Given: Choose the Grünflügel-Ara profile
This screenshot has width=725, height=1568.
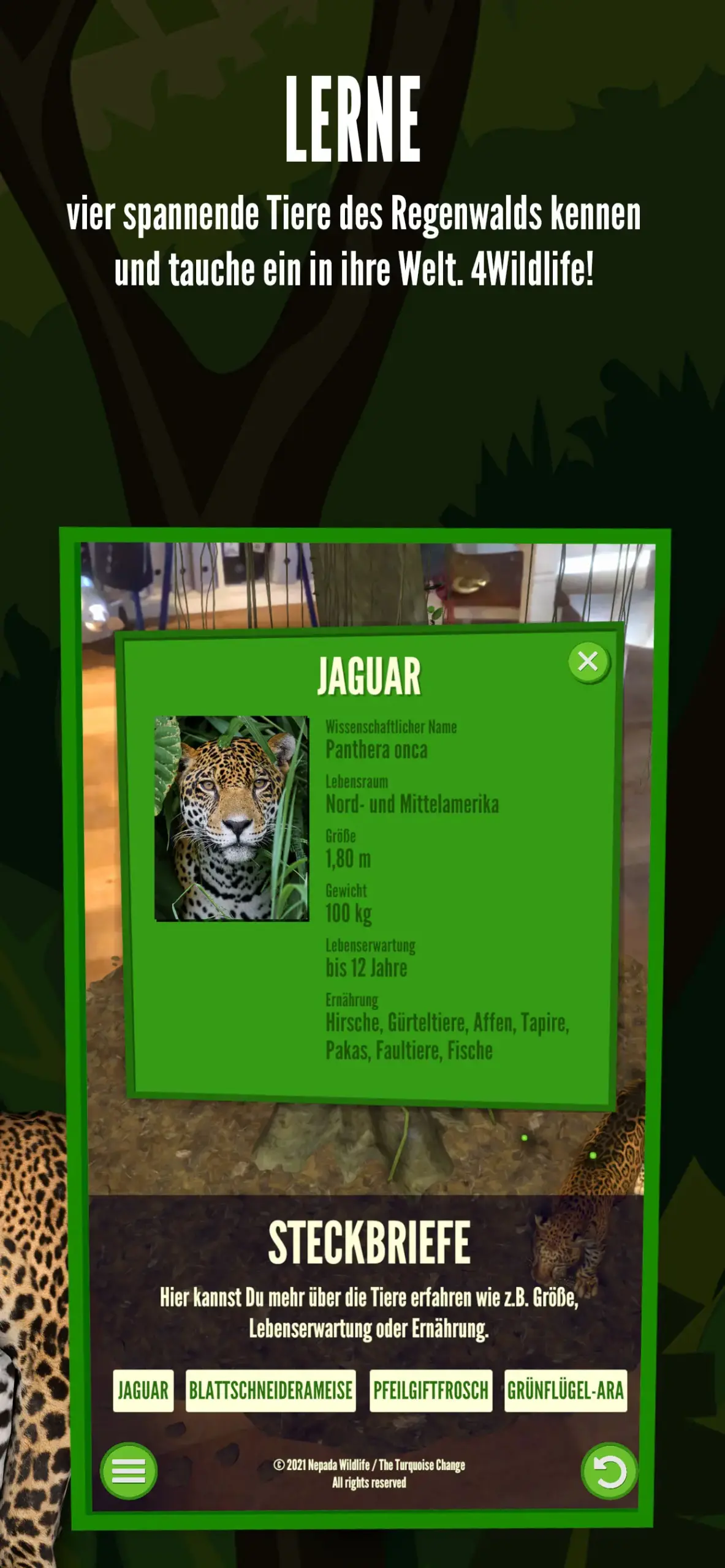Looking at the screenshot, I should pos(565,1391).
